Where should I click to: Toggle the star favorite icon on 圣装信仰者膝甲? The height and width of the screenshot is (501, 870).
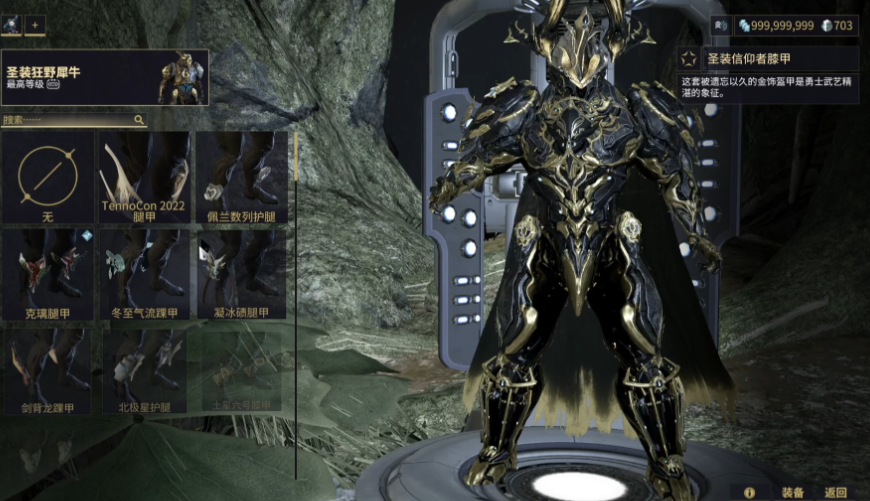691,59
